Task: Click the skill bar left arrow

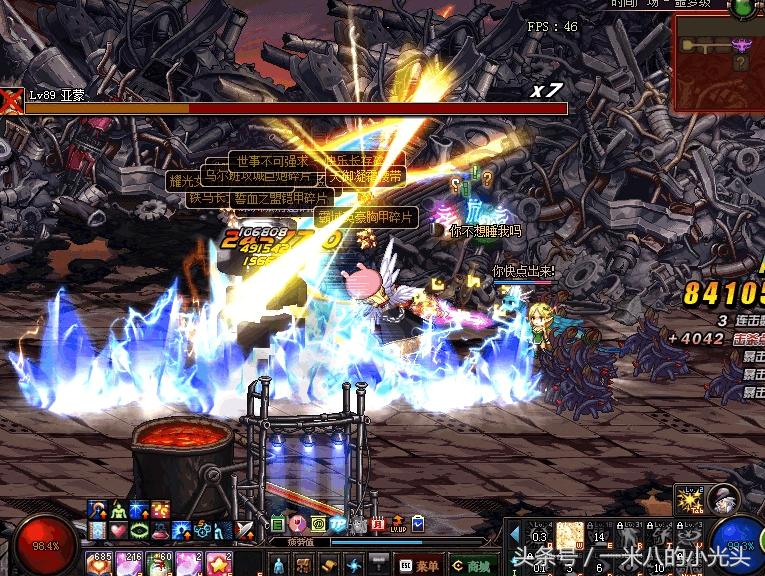Action: pyautogui.click(x=515, y=535)
